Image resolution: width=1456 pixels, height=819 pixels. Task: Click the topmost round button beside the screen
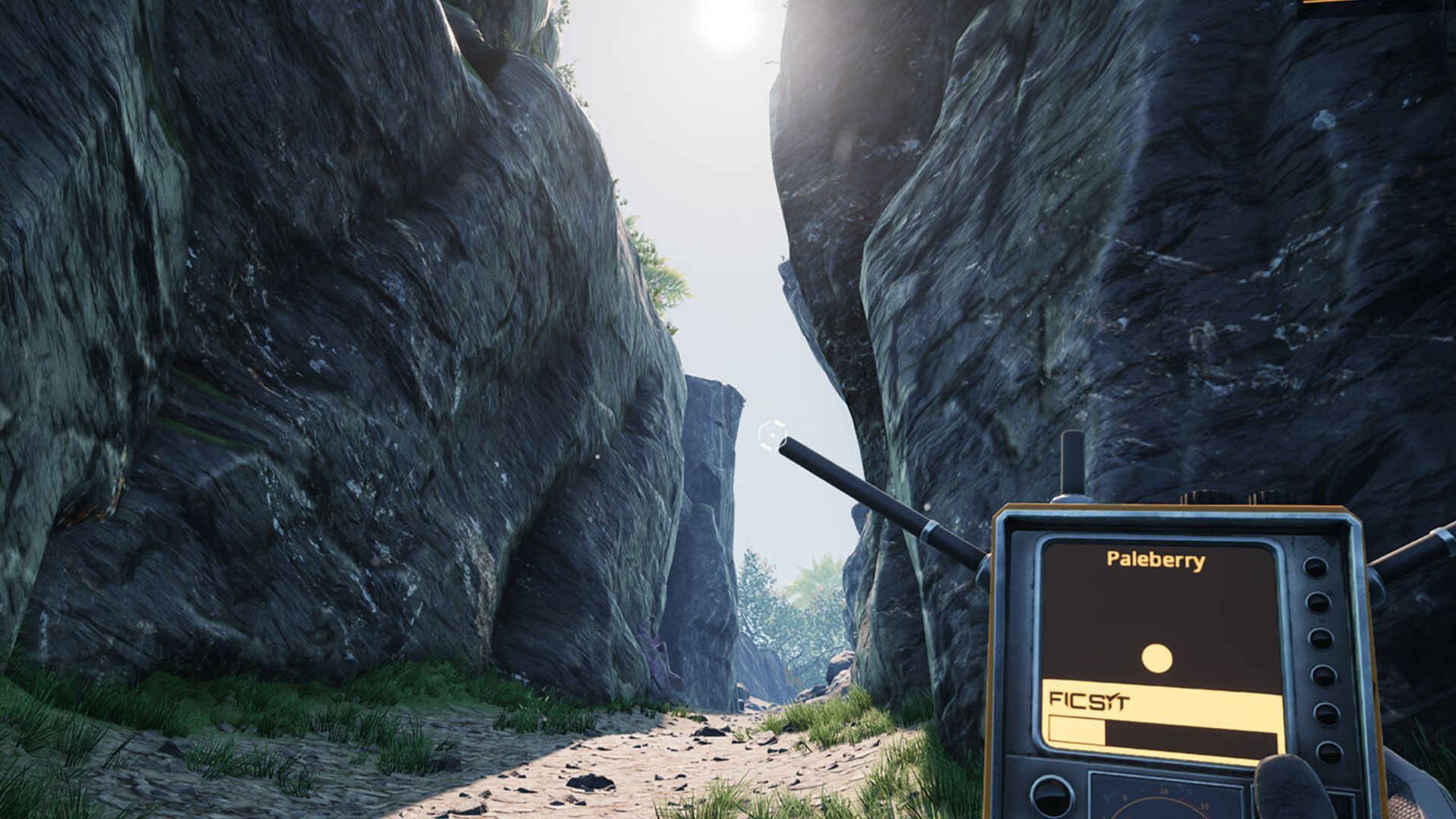point(1315,567)
